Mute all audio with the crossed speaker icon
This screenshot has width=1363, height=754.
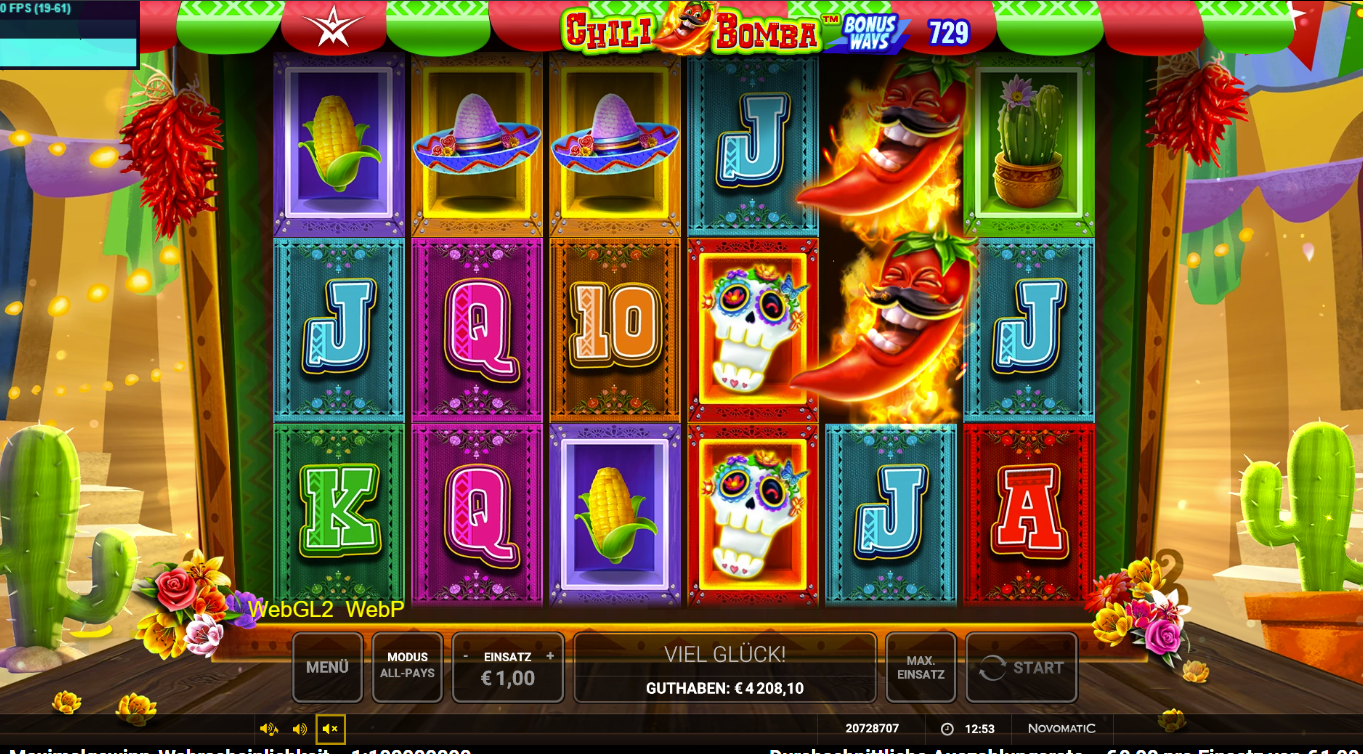point(331,728)
